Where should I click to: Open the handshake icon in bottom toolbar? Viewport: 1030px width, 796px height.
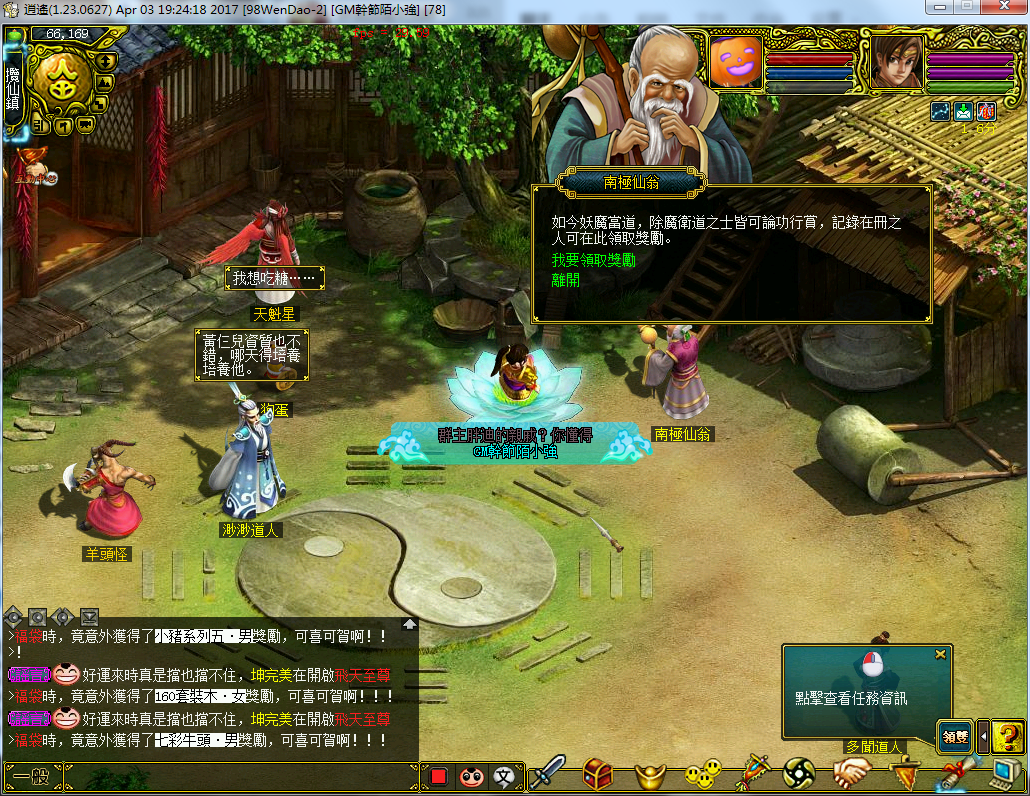(852, 773)
